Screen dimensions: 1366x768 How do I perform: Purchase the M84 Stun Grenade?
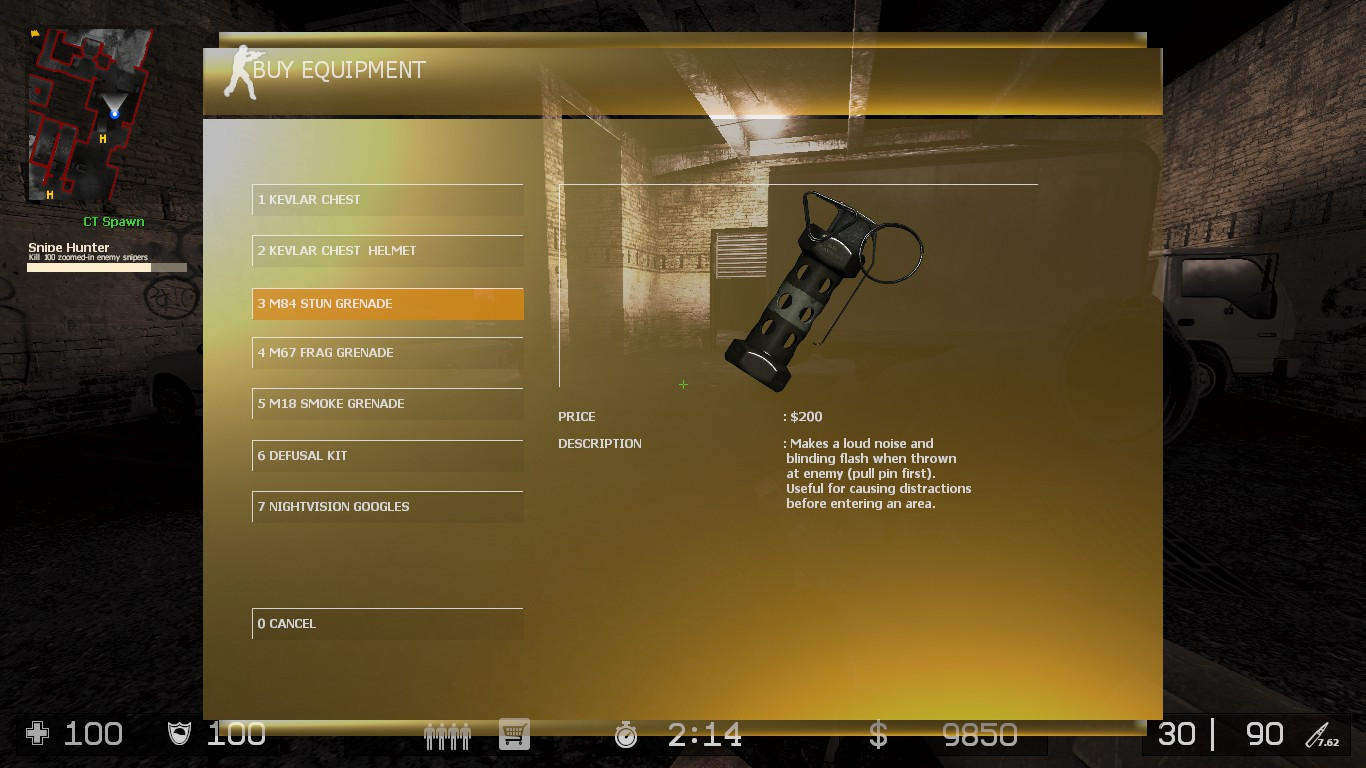[387, 303]
